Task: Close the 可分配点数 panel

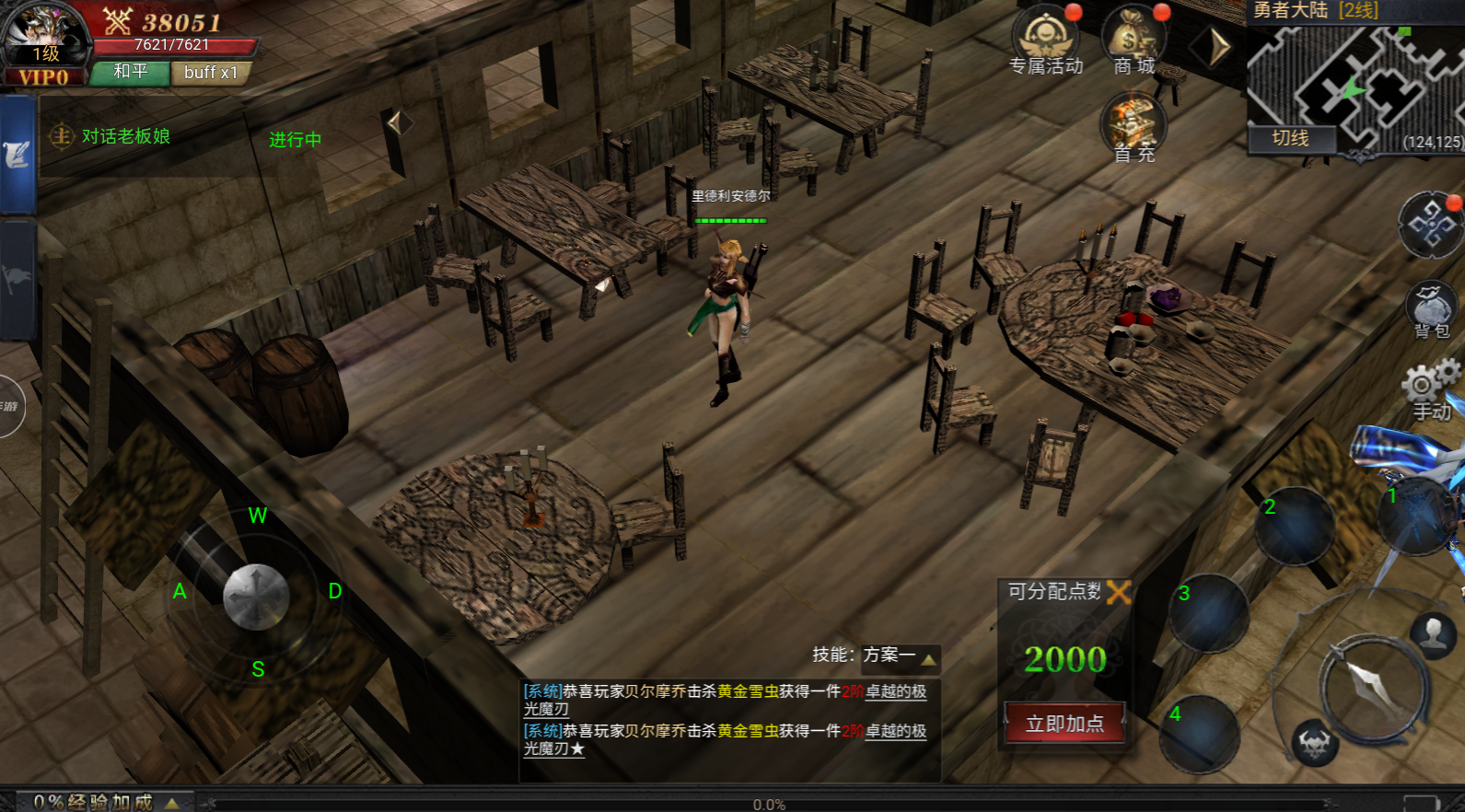Action: pyautogui.click(x=1119, y=592)
